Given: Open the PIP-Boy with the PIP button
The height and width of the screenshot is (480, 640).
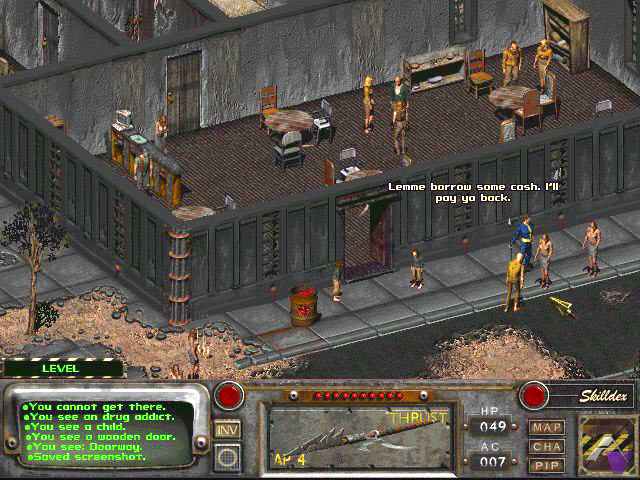Looking at the screenshot, I should (547, 464).
